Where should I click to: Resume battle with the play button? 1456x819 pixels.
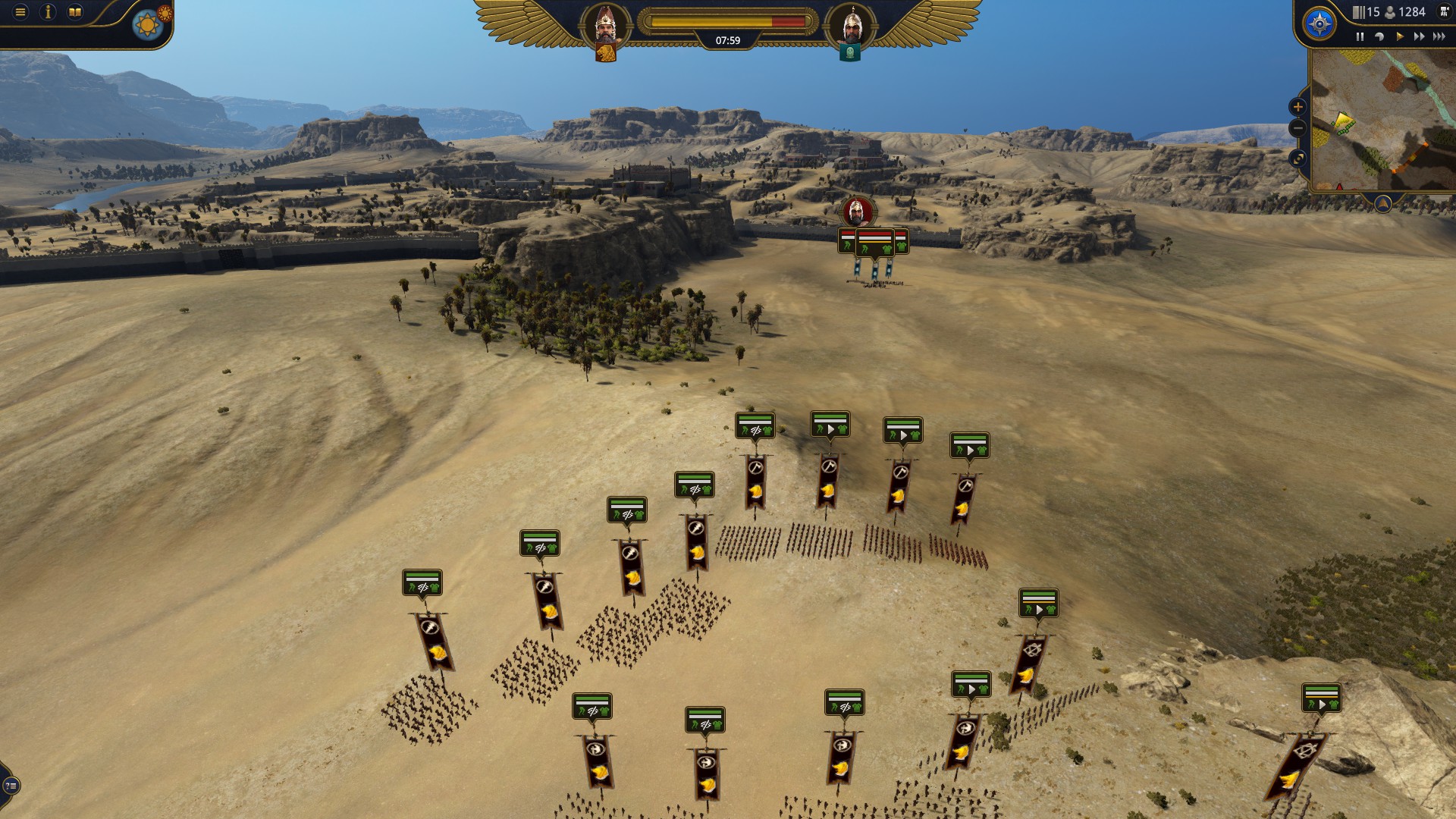pos(1400,36)
